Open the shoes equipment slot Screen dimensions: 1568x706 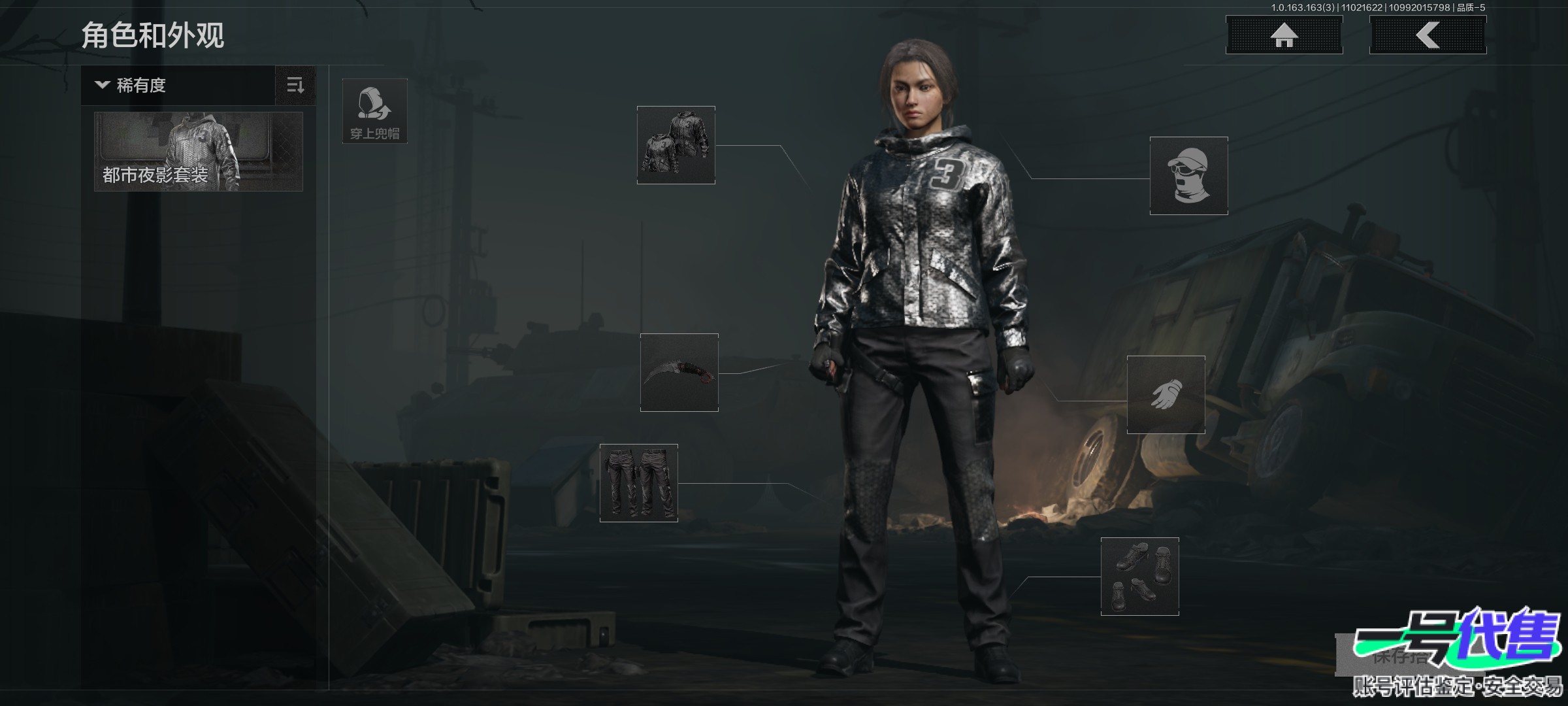point(1140,577)
